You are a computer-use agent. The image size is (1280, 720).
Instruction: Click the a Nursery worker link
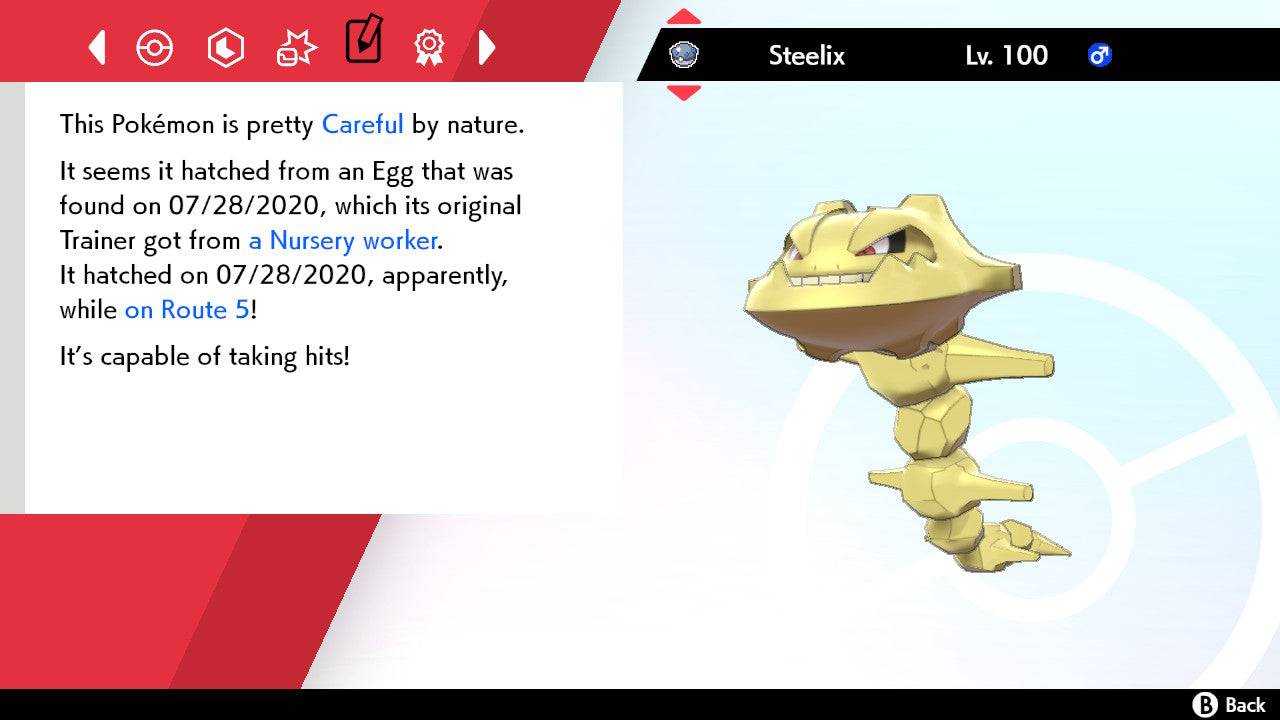click(341, 240)
